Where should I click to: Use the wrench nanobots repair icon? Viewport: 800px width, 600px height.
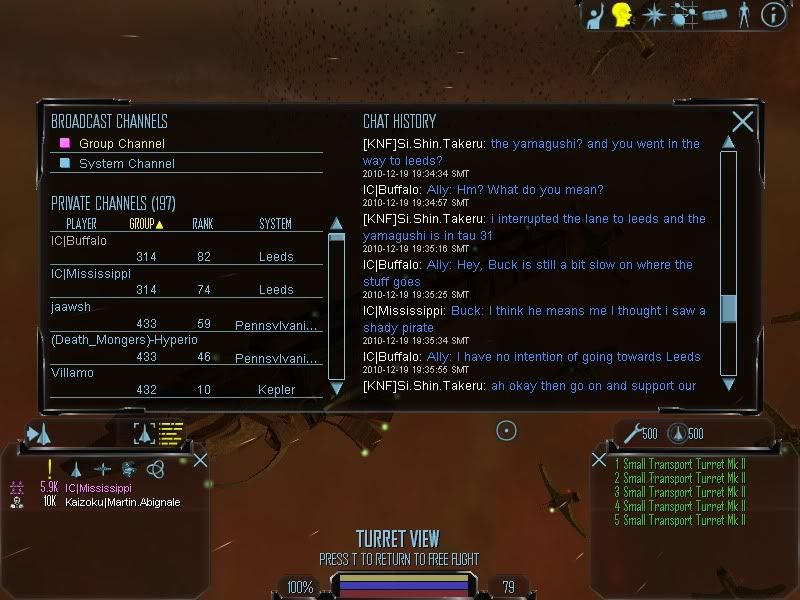pyautogui.click(x=631, y=433)
